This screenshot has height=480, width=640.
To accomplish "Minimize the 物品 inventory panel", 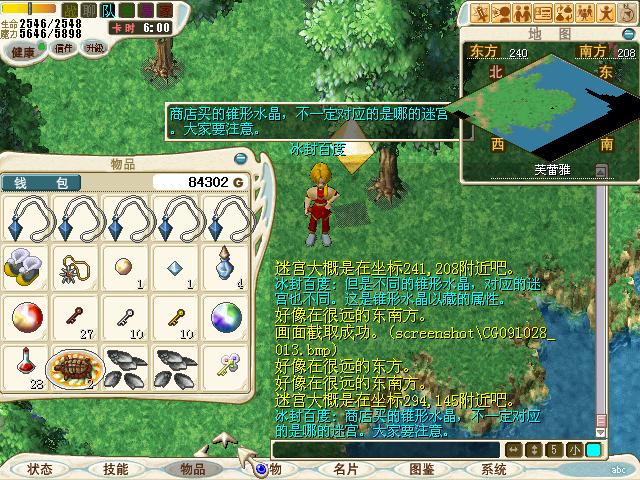I will (x=240, y=159).
